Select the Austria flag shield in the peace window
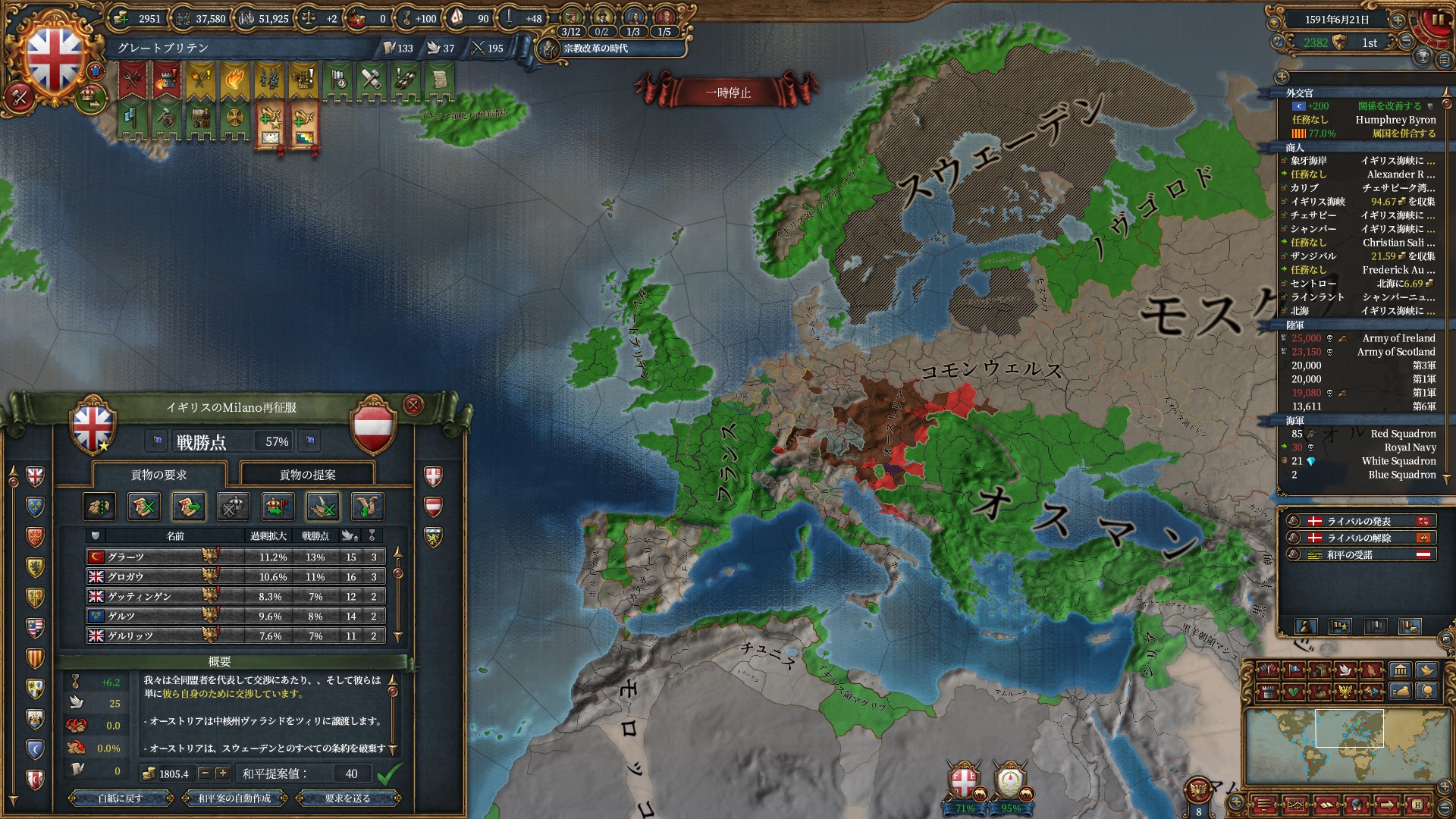The image size is (1456, 819). point(373,425)
